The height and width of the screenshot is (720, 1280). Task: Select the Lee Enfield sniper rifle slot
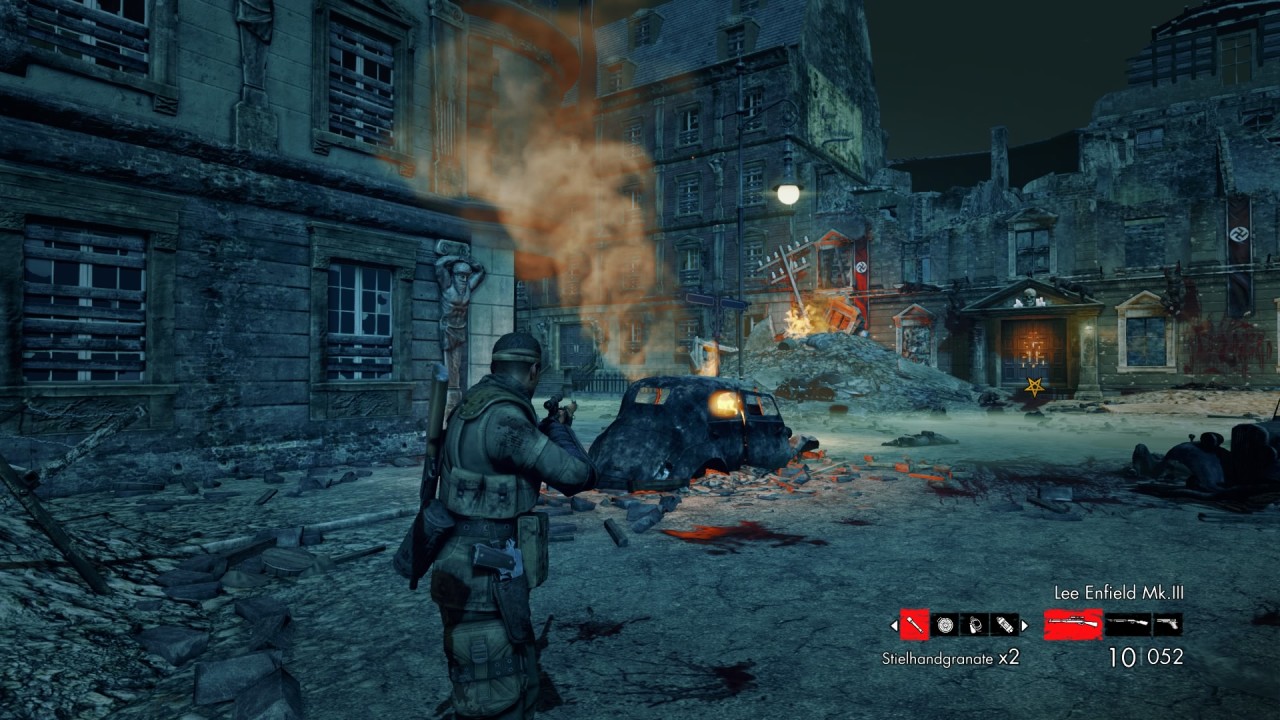[x=1073, y=625]
